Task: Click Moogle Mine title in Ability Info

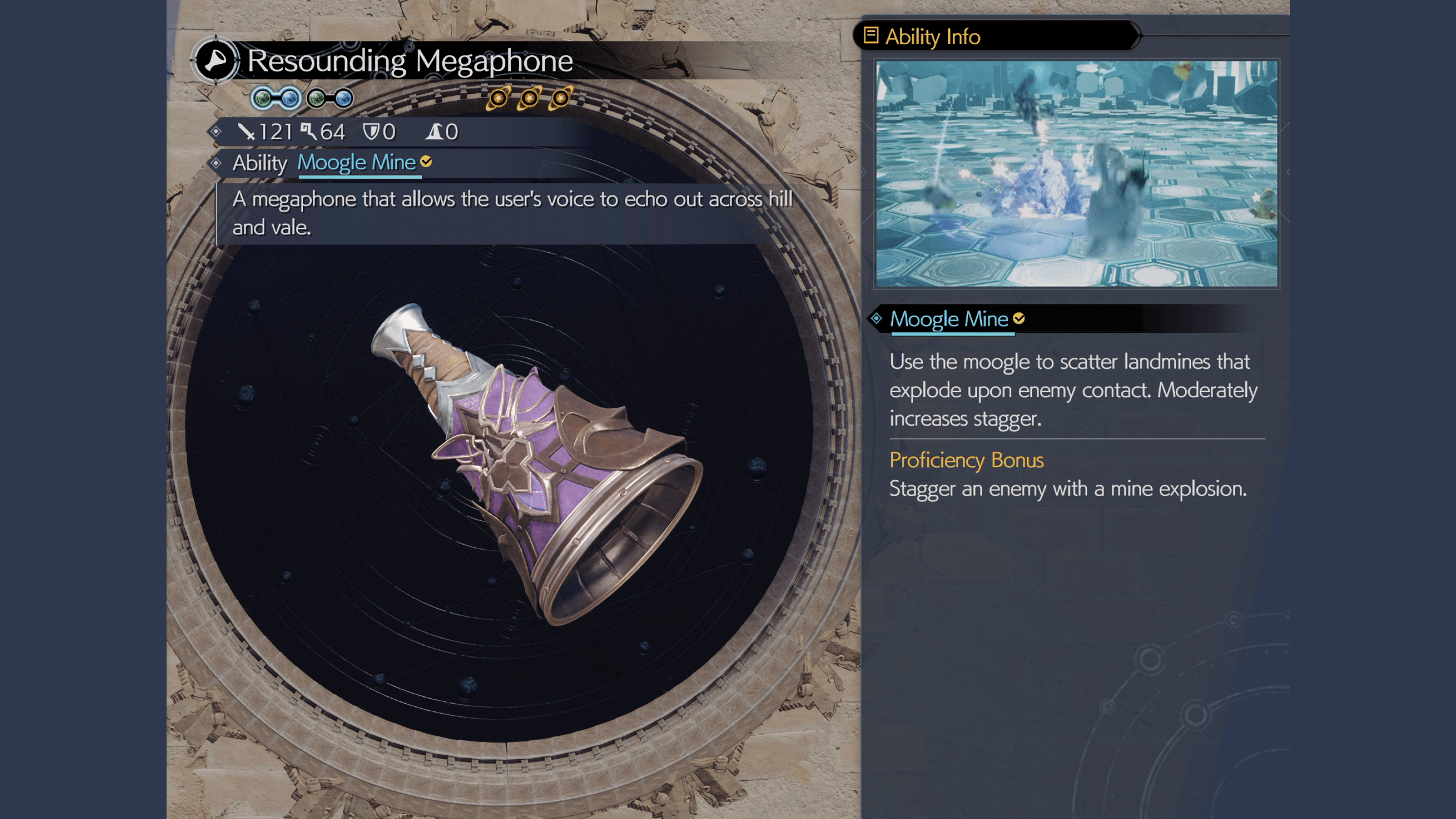Action: pyautogui.click(x=949, y=319)
